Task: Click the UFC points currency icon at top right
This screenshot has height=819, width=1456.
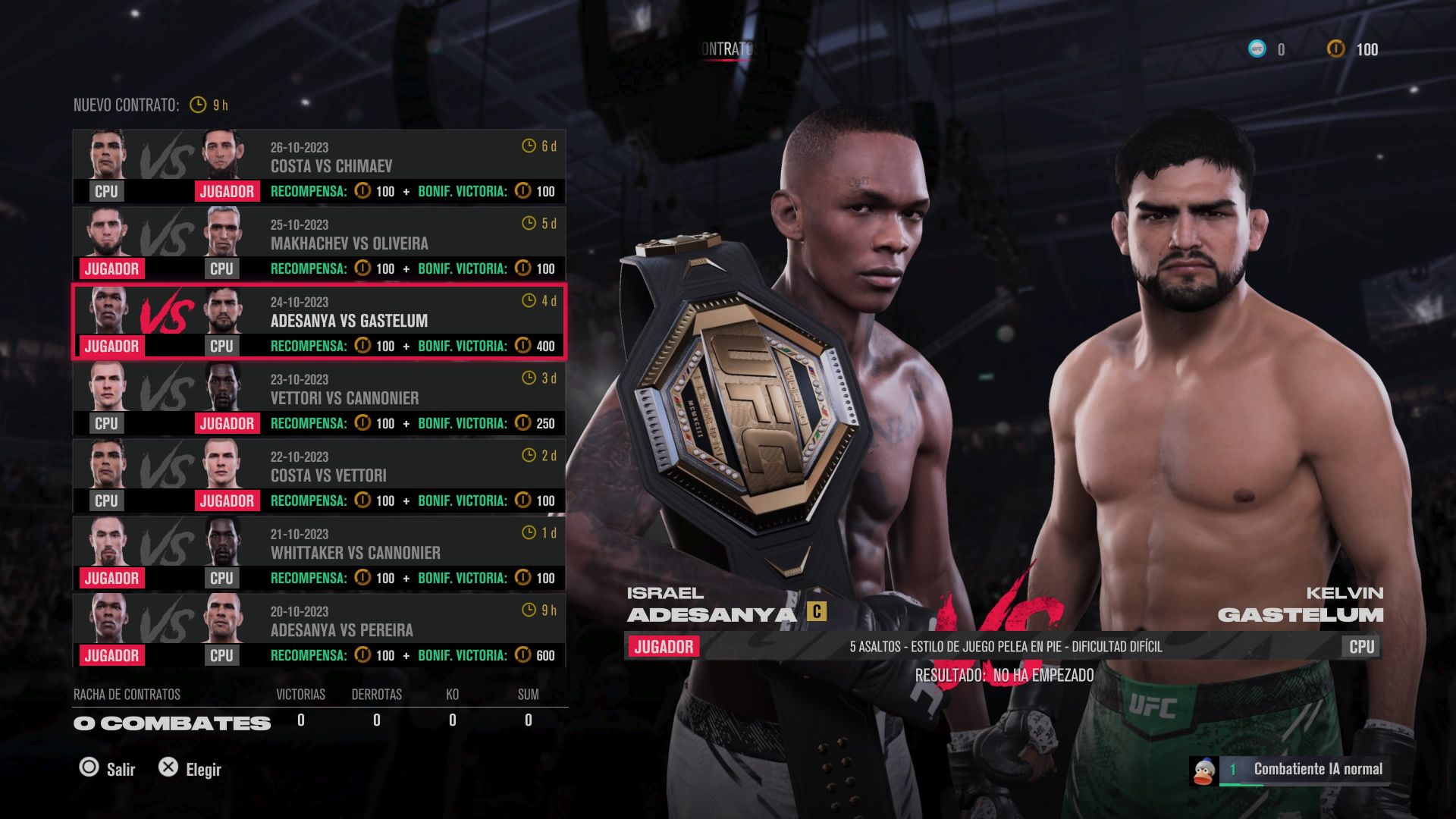Action: point(1258,49)
